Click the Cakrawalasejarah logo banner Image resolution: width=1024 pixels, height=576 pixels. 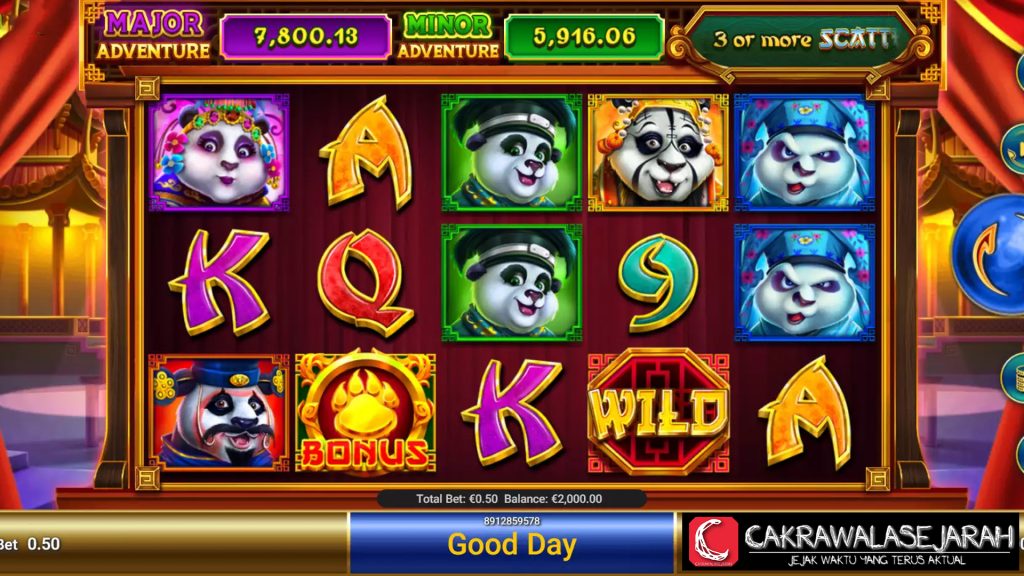848,541
